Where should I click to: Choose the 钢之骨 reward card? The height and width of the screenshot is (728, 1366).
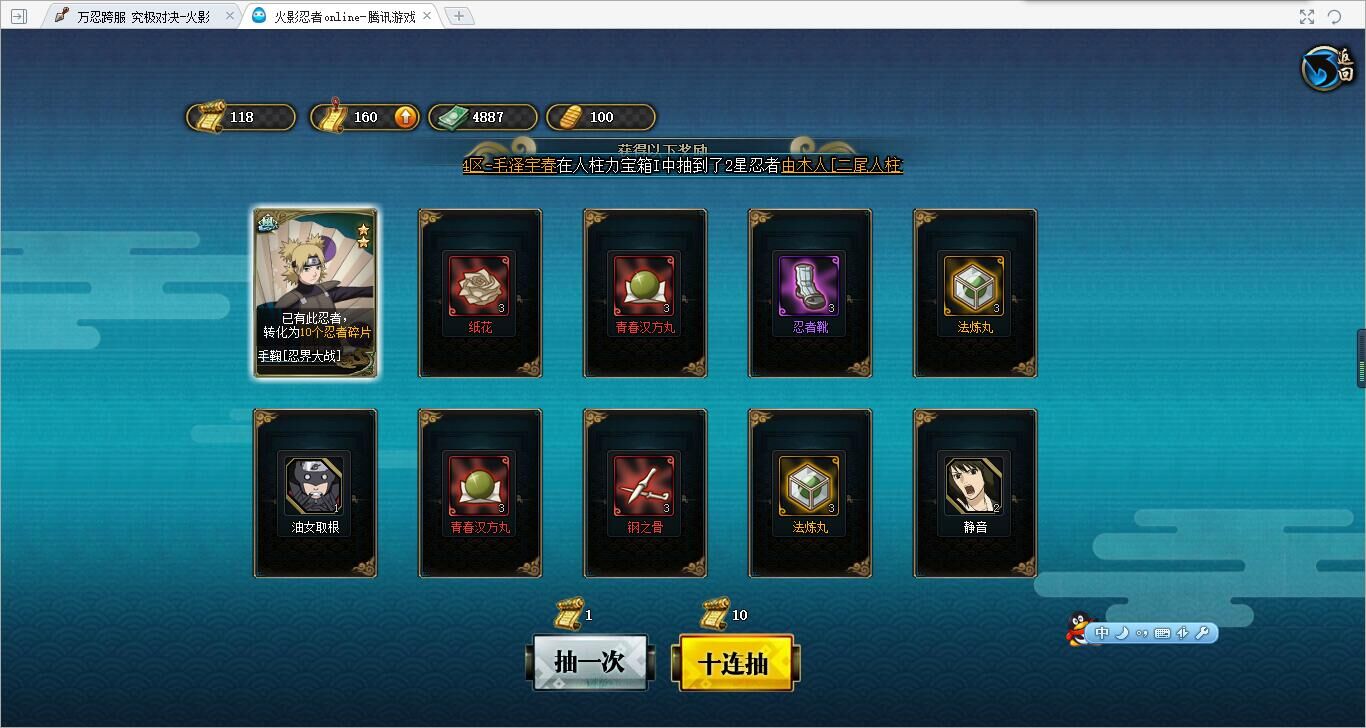[x=645, y=493]
